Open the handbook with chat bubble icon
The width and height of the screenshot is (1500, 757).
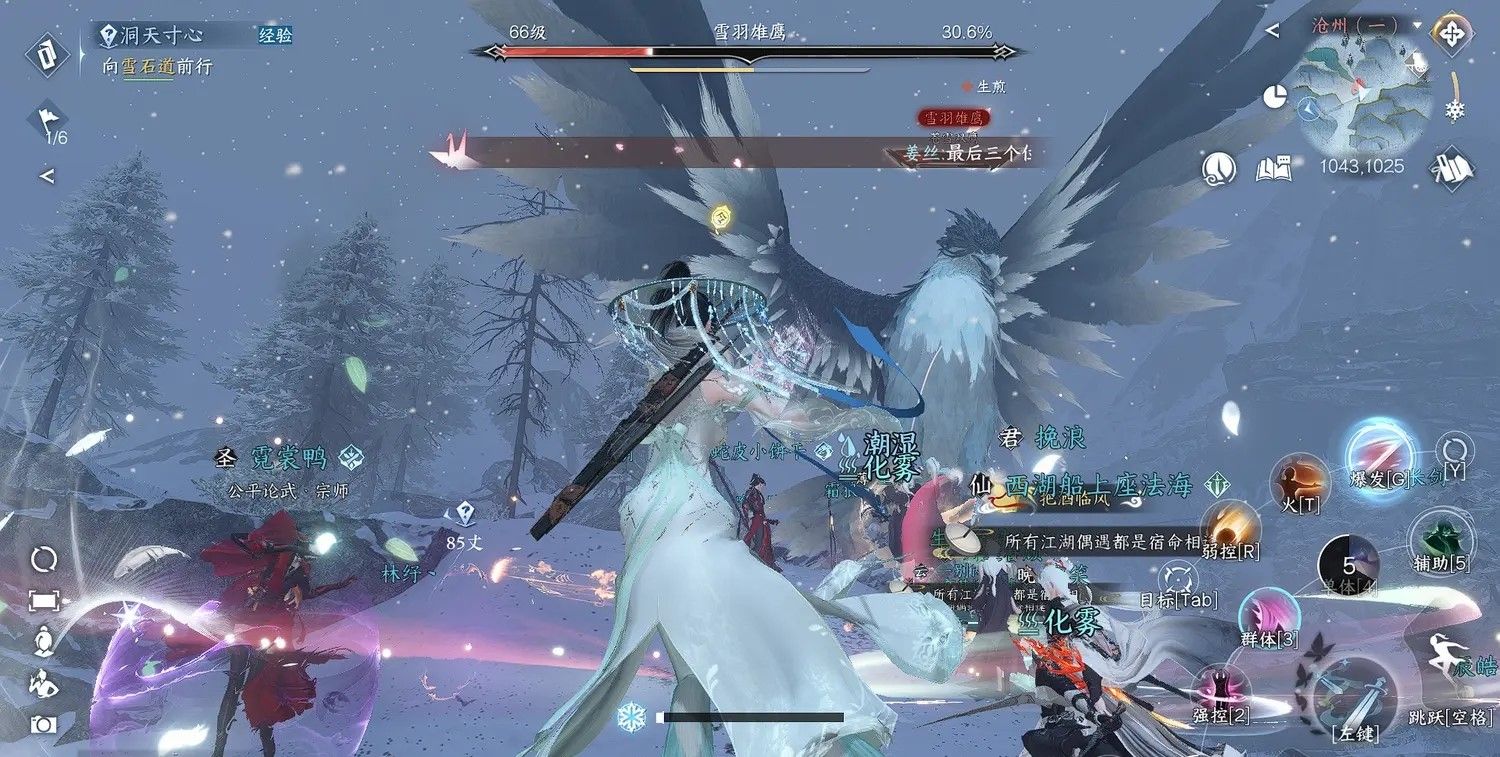[1274, 168]
